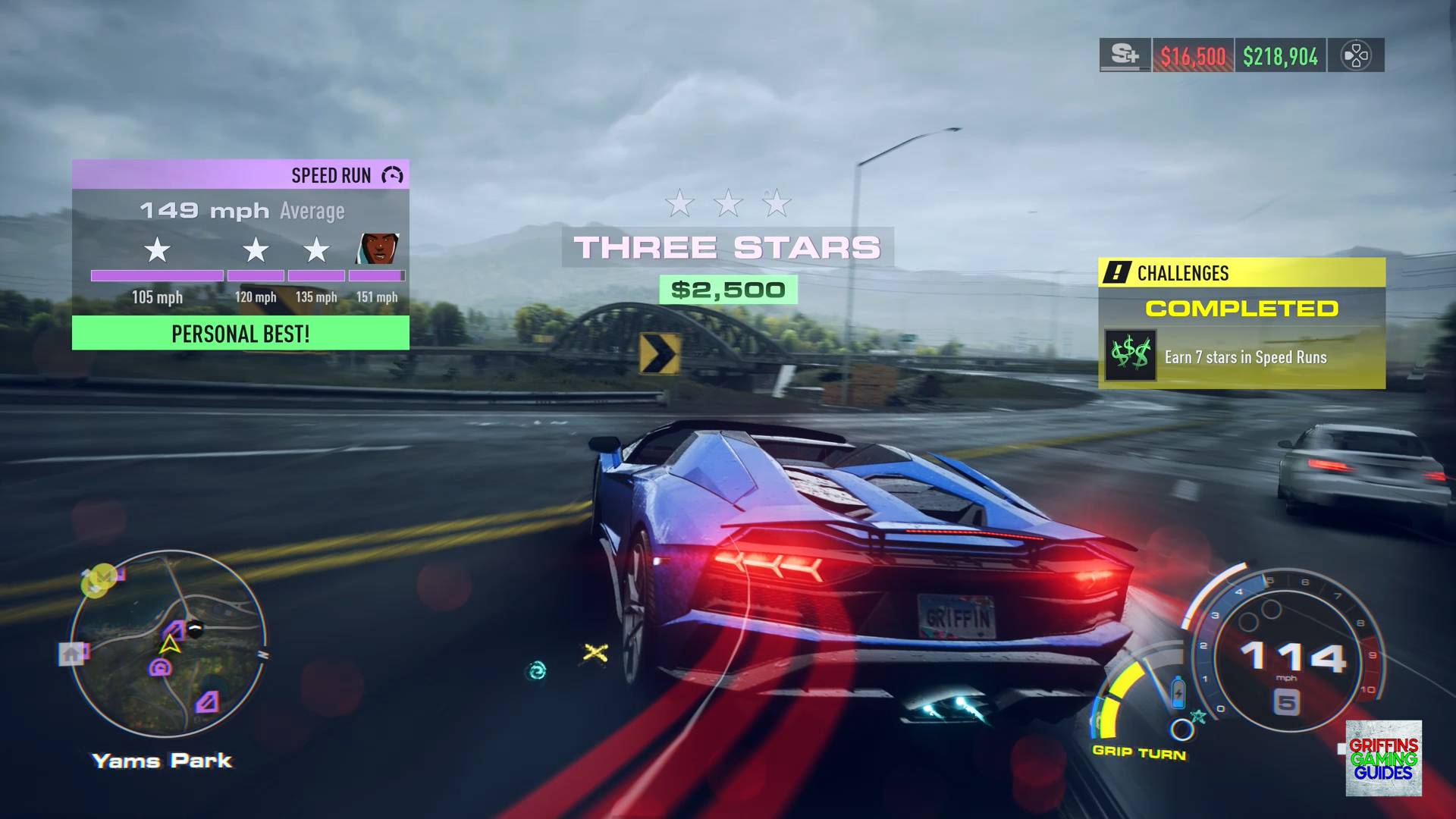Open the circular minimap
Image resolution: width=1456 pixels, height=819 pixels.
[168, 645]
